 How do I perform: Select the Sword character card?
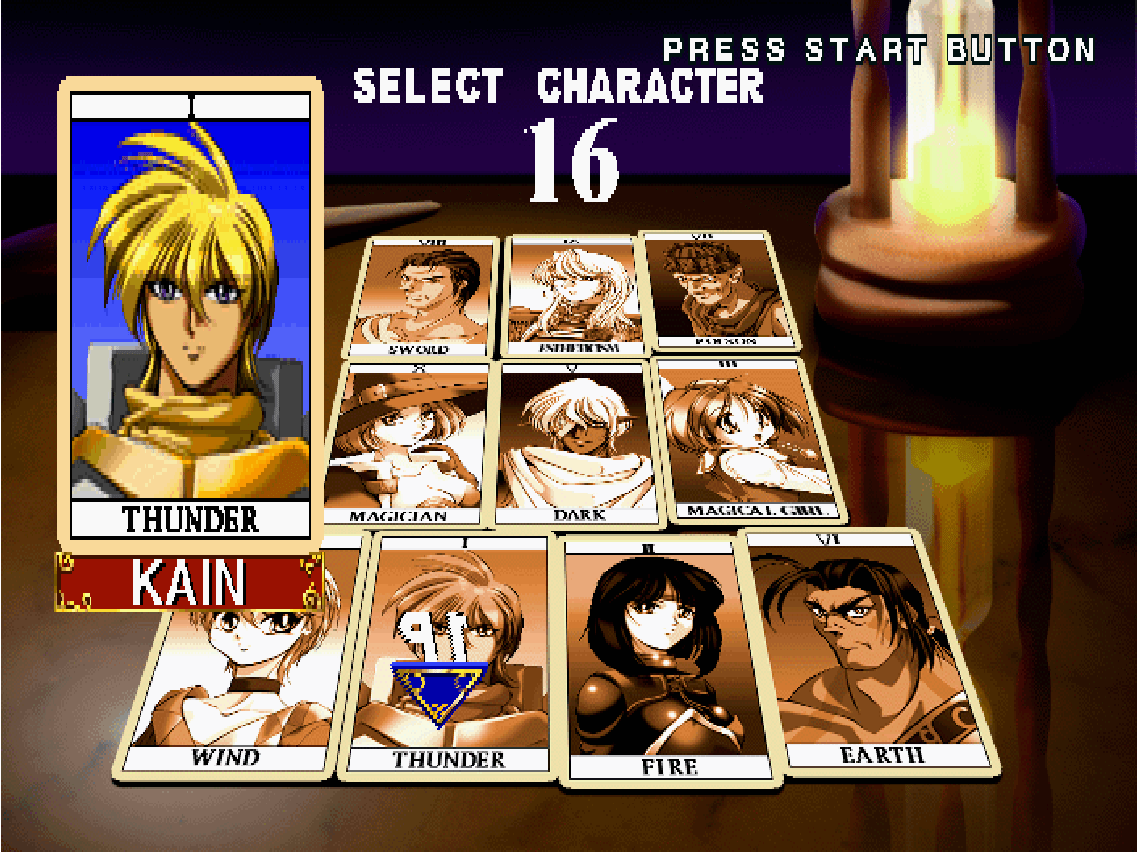point(422,298)
